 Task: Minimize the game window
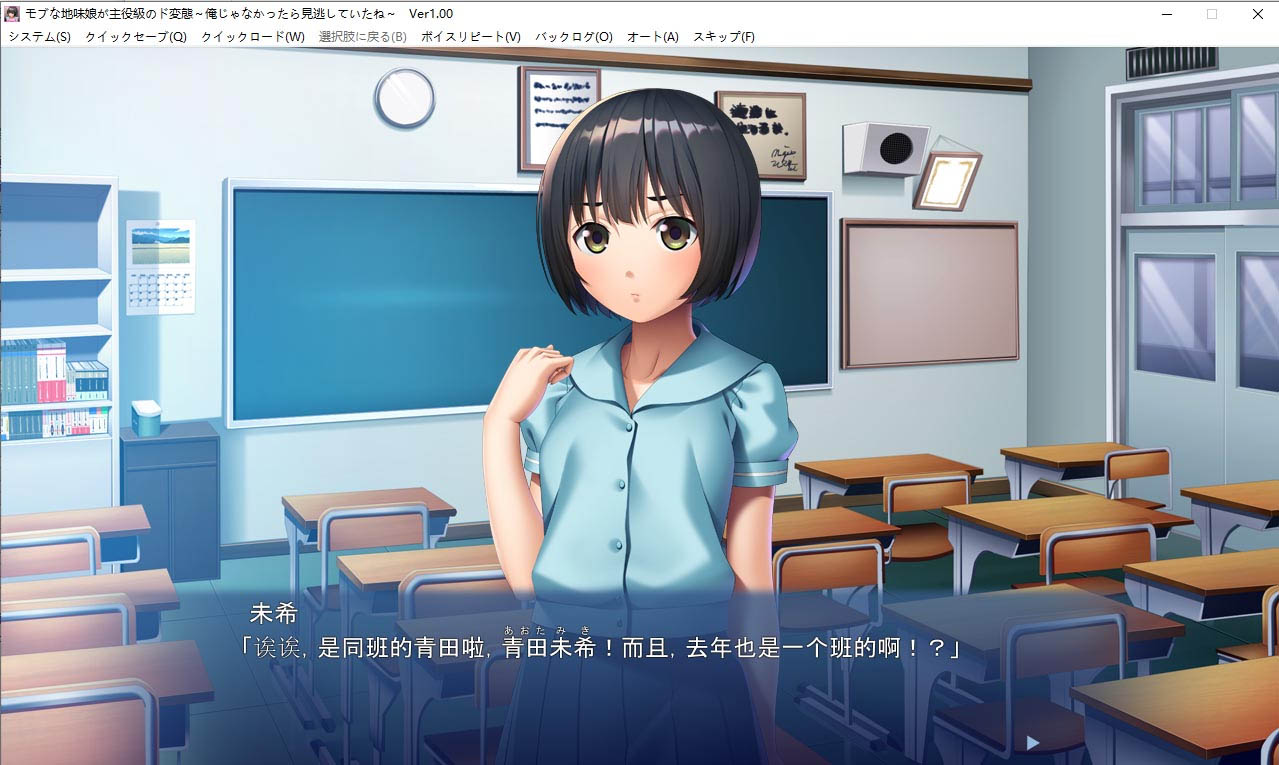click(1166, 14)
